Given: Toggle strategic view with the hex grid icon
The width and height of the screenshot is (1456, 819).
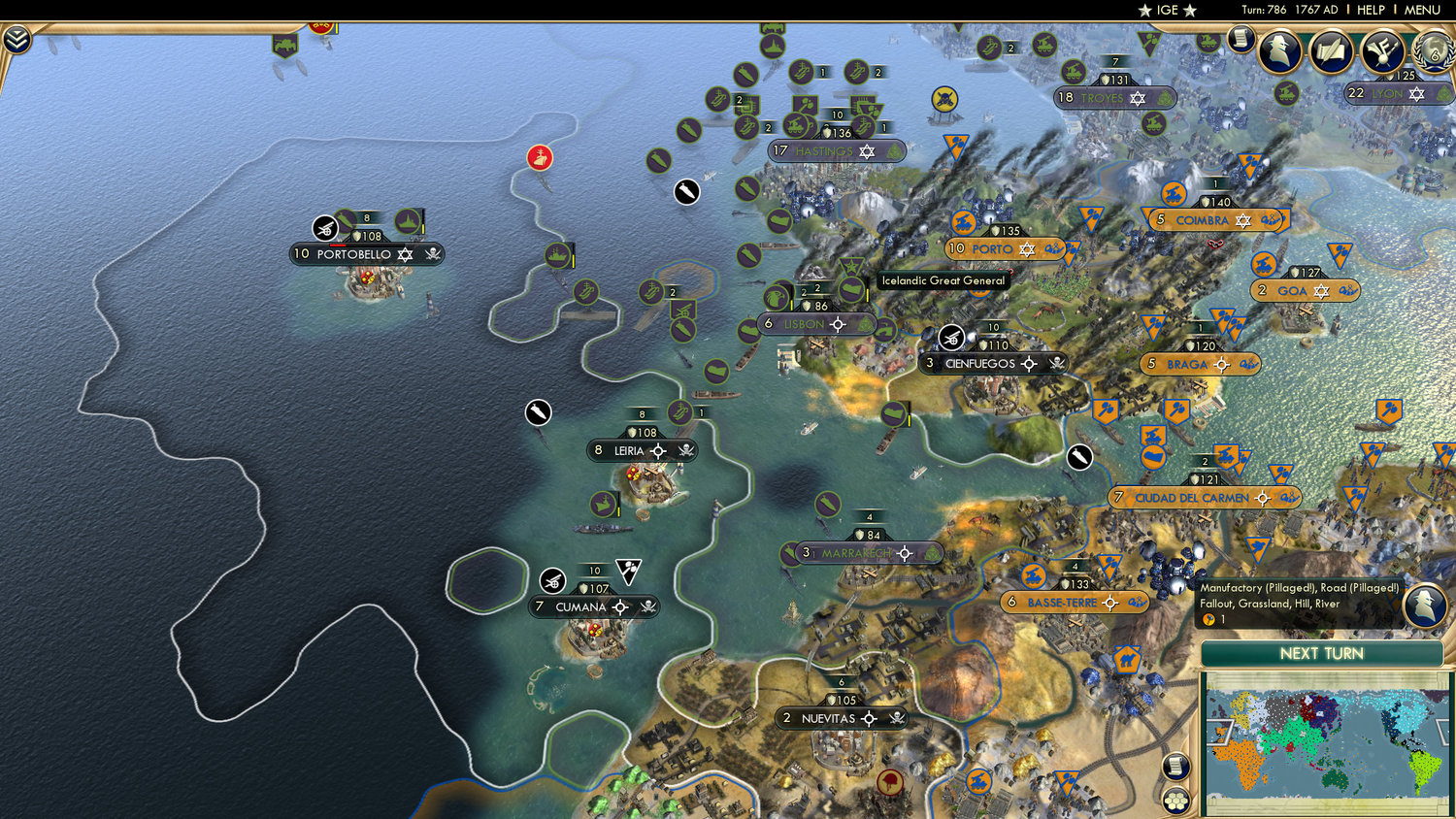Looking at the screenshot, I should click(1175, 800).
